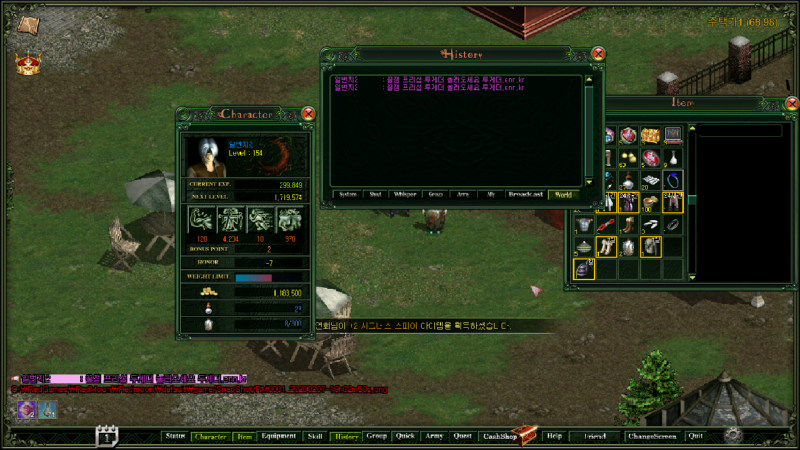This screenshot has width=800, height=450.
Task: Click the crown icon at top left
Action: click(27, 63)
